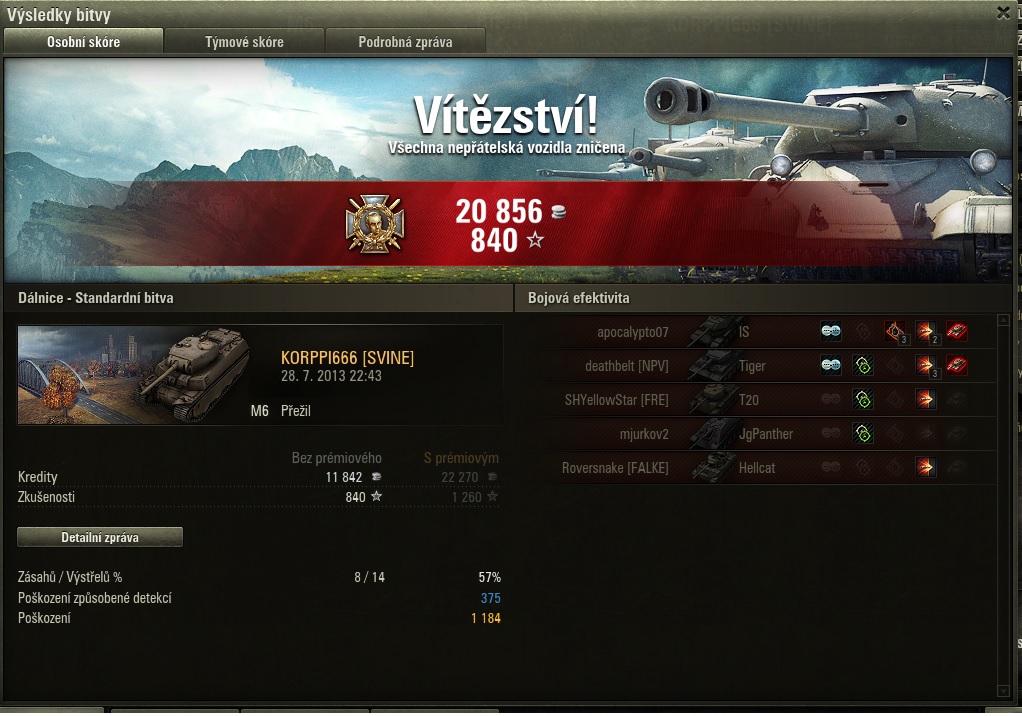Click the green icon on mjurkov2's row

click(862, 434)
